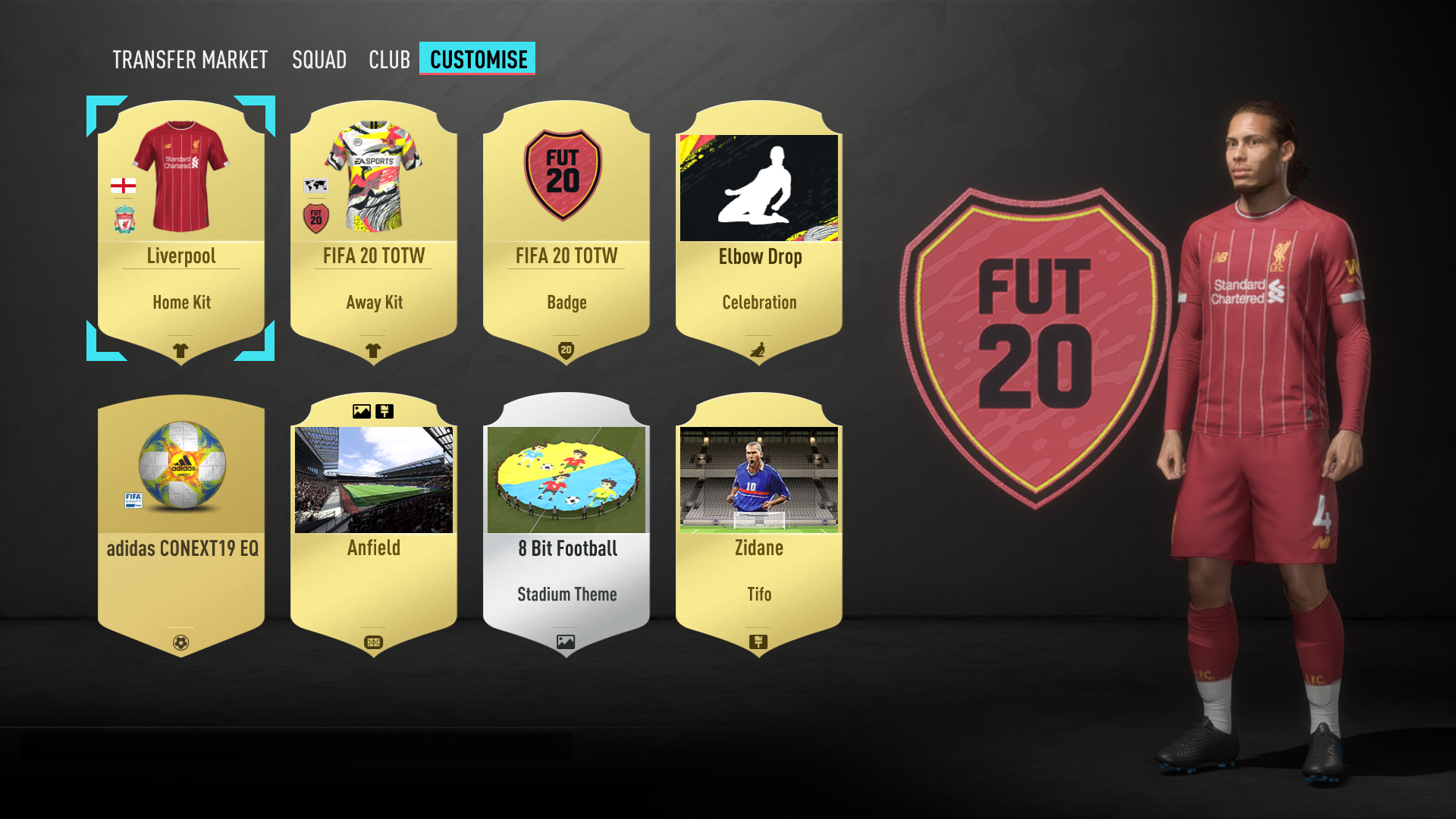1456x819 pixels.
Task: Click the Zidane tifo preview image
Action: pyautogui.click(x=759, y=479)
